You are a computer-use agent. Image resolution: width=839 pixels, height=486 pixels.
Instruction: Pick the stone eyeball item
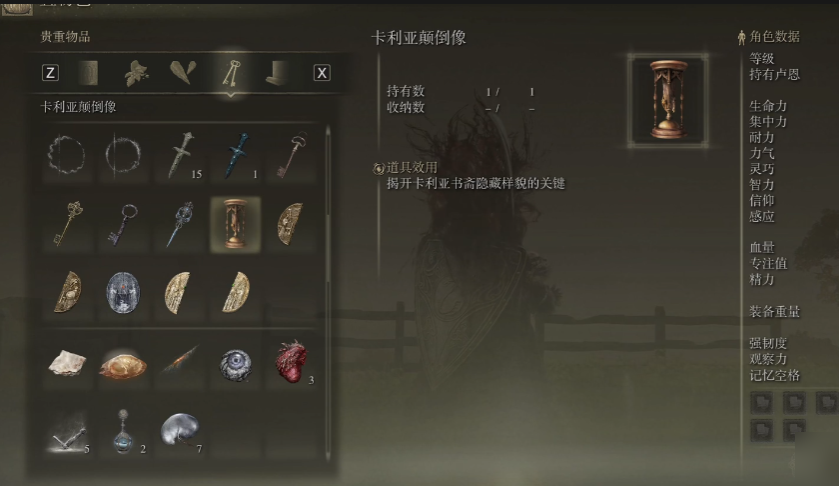point(236,364)
